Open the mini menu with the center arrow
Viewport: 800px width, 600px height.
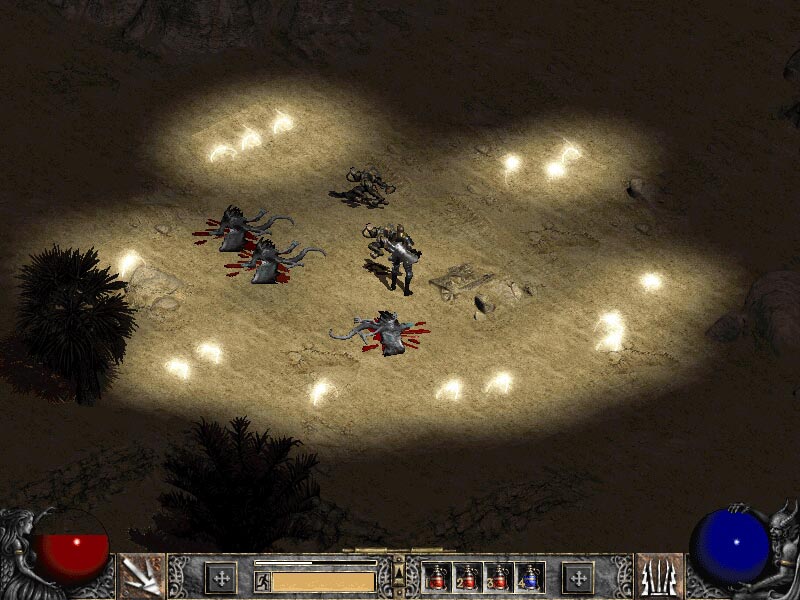[x=399, y=570]
